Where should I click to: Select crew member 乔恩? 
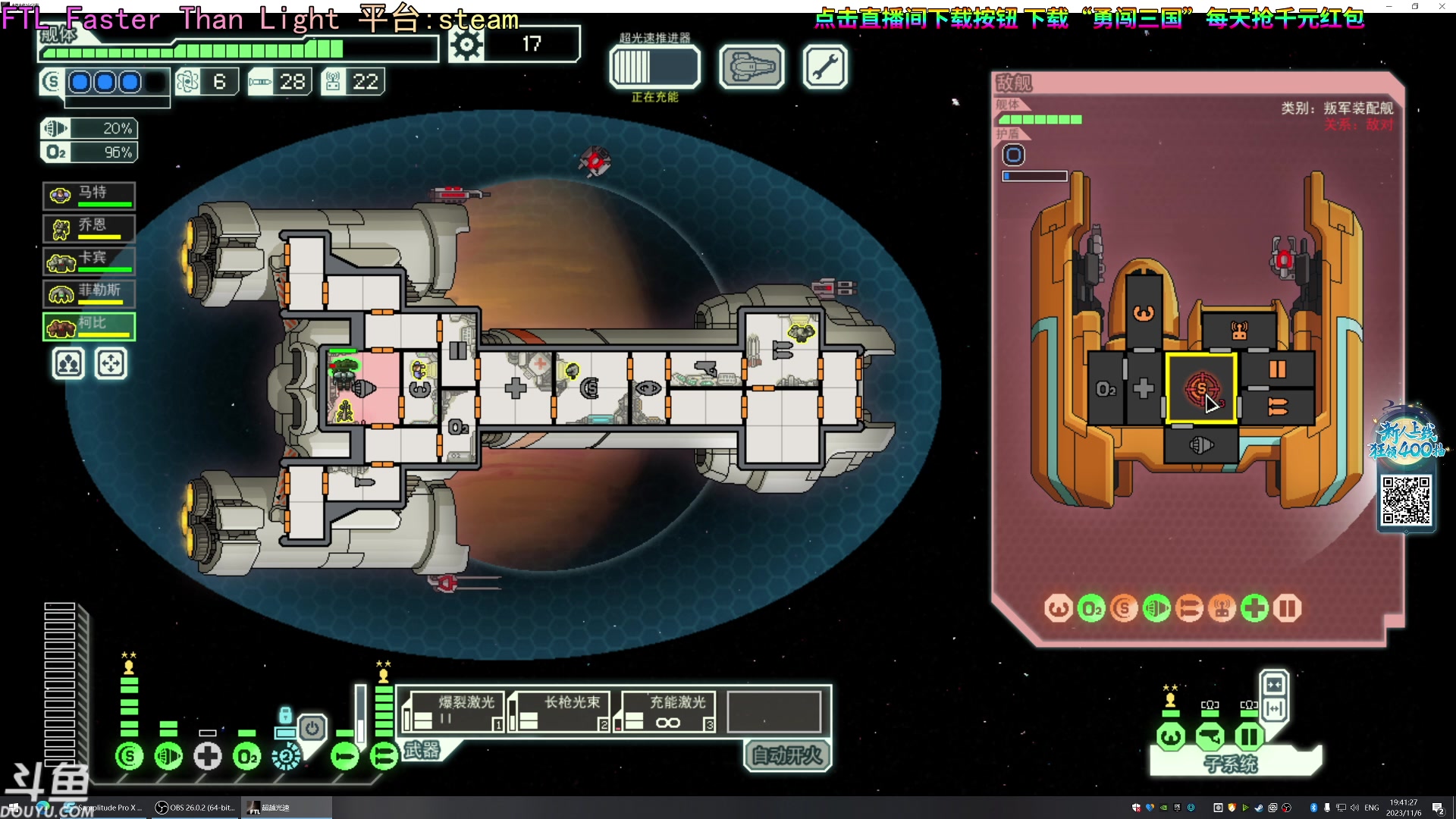pos(89,227)
